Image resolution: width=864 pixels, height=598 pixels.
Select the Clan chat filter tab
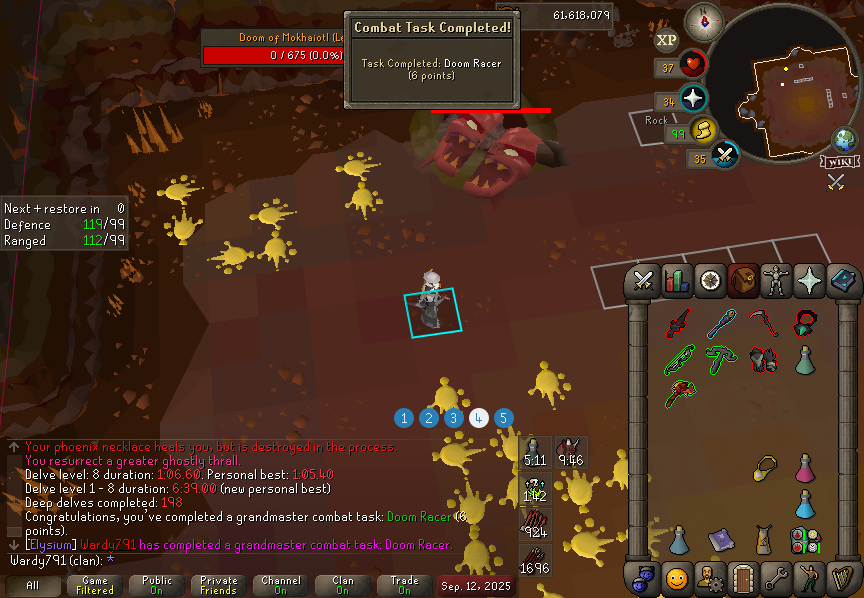point(343,585)
